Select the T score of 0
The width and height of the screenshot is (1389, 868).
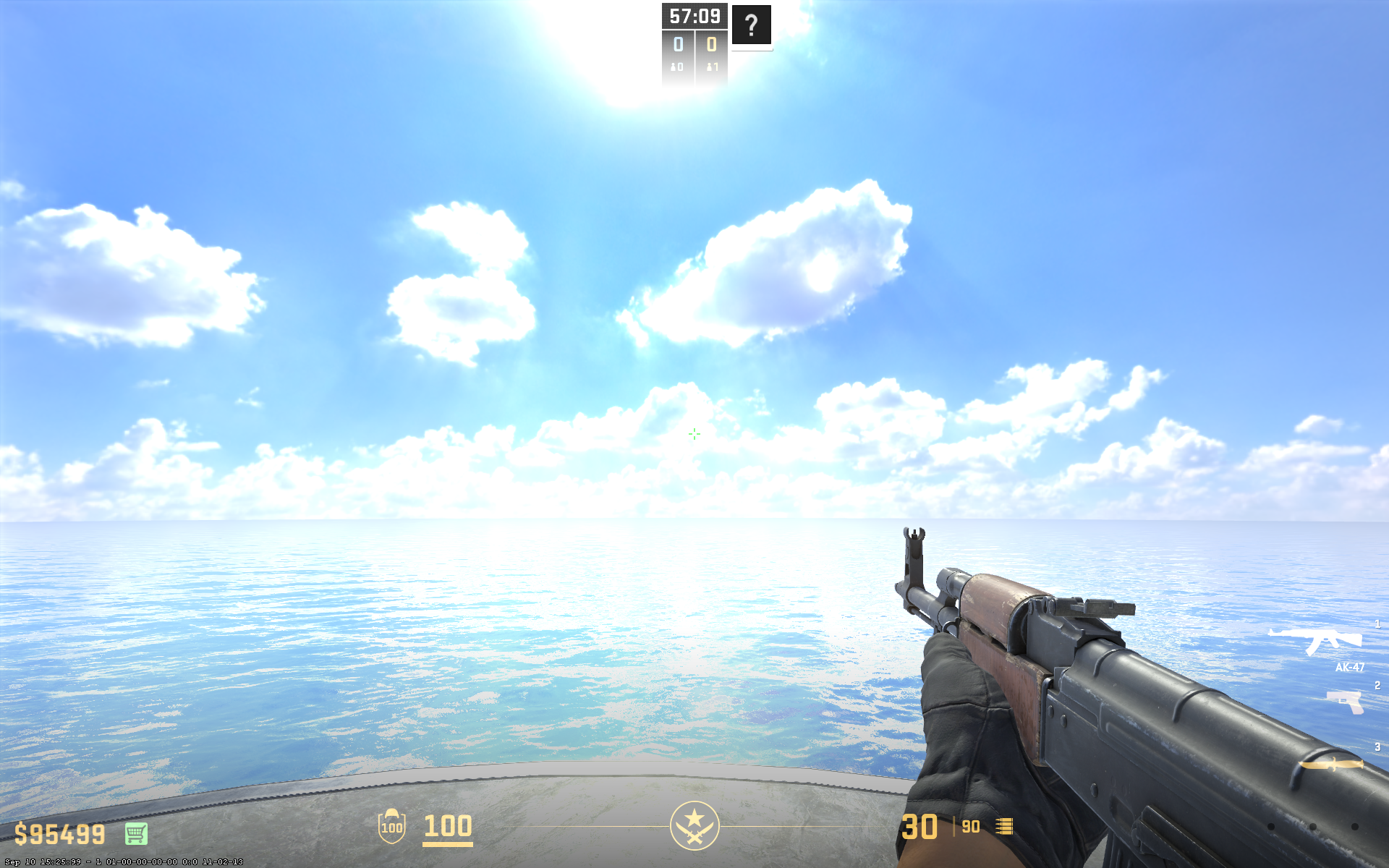[710, 45]
